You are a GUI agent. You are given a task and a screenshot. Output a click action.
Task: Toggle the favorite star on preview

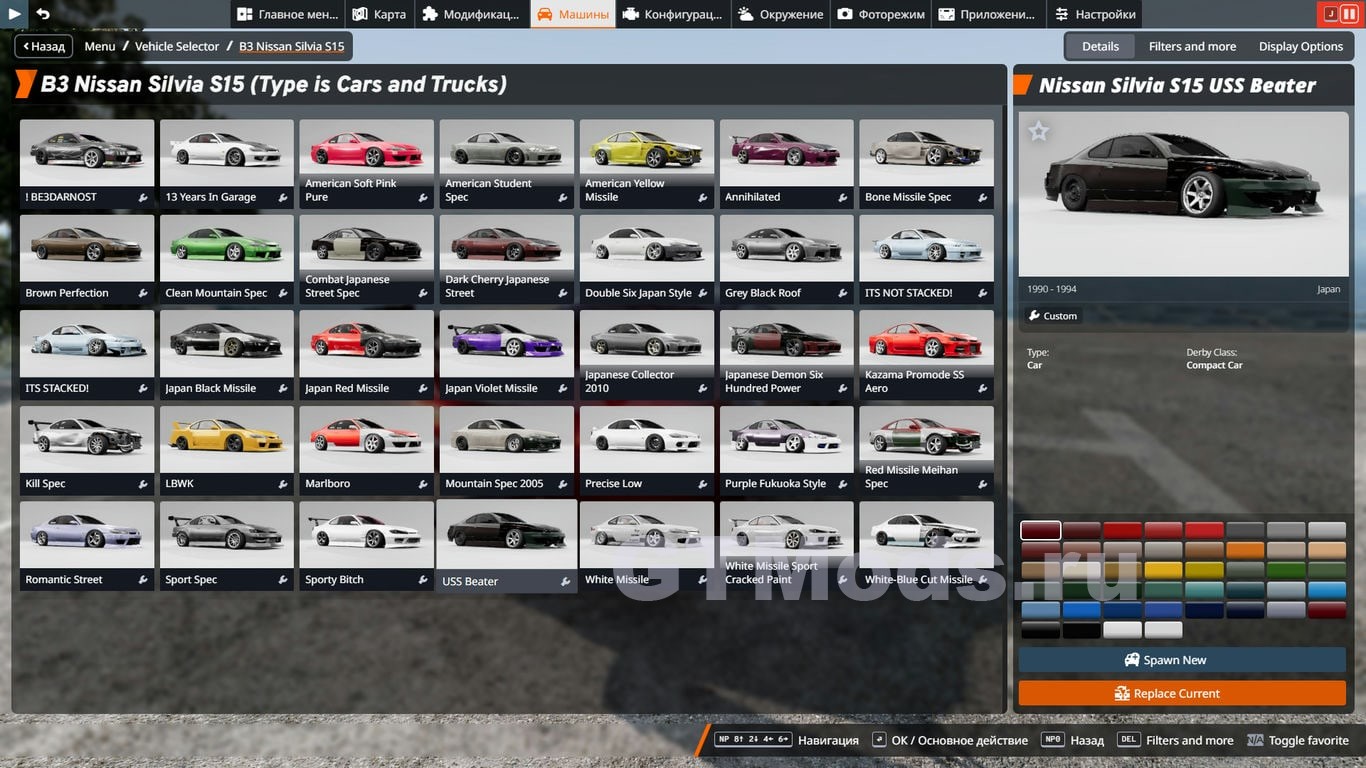click(x=1039, y=131)
